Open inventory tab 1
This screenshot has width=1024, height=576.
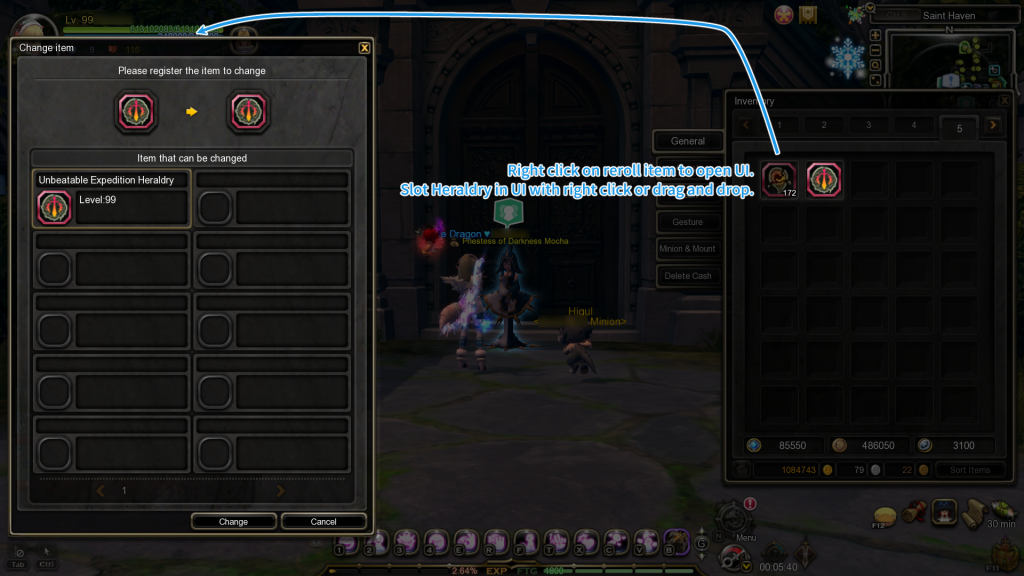[x=780, y=126]
